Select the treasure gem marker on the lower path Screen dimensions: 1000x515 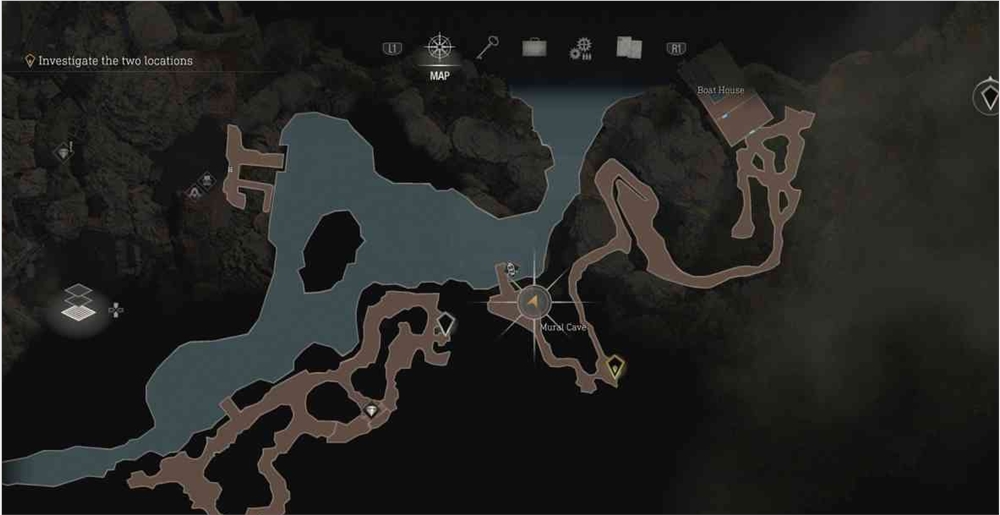[373, 409]
